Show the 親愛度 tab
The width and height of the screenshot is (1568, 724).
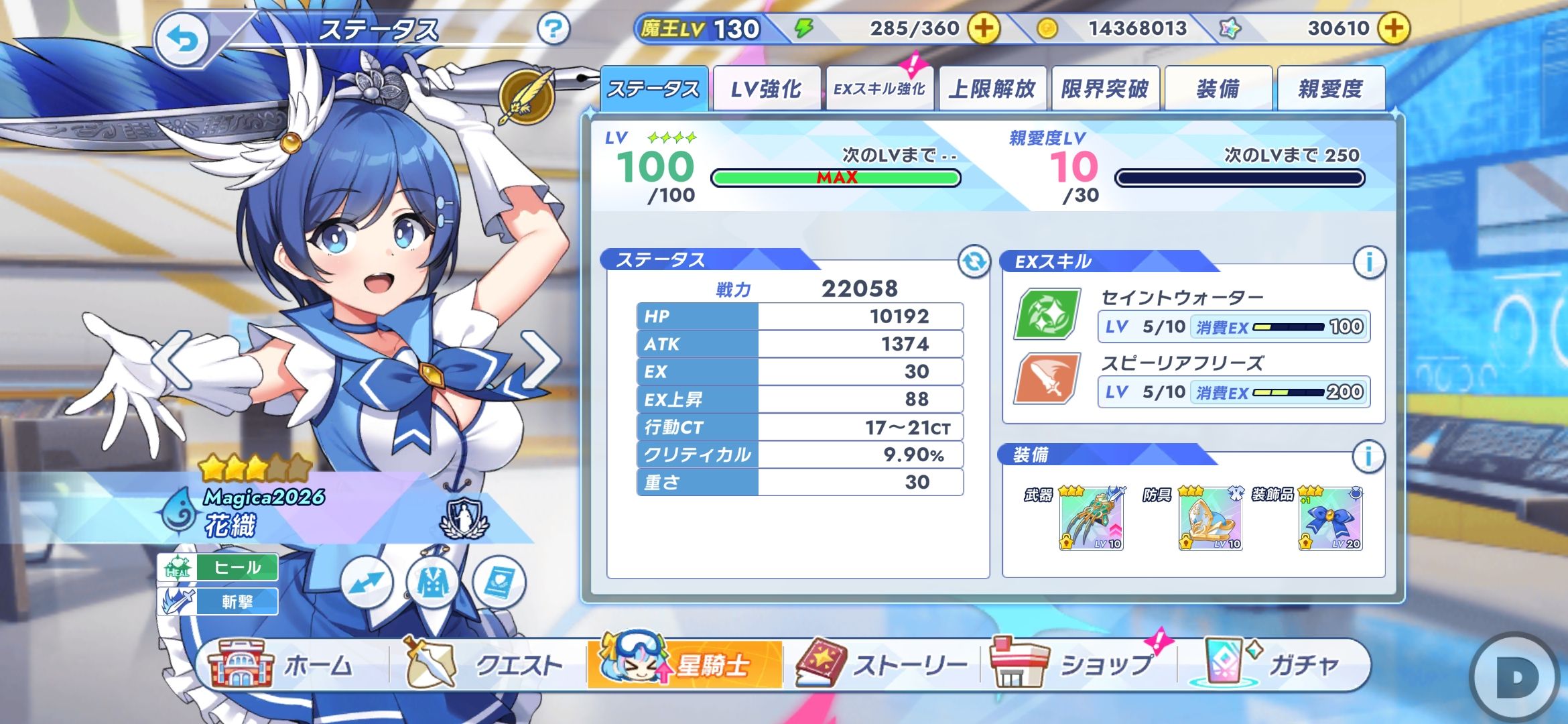[1330, 89]
